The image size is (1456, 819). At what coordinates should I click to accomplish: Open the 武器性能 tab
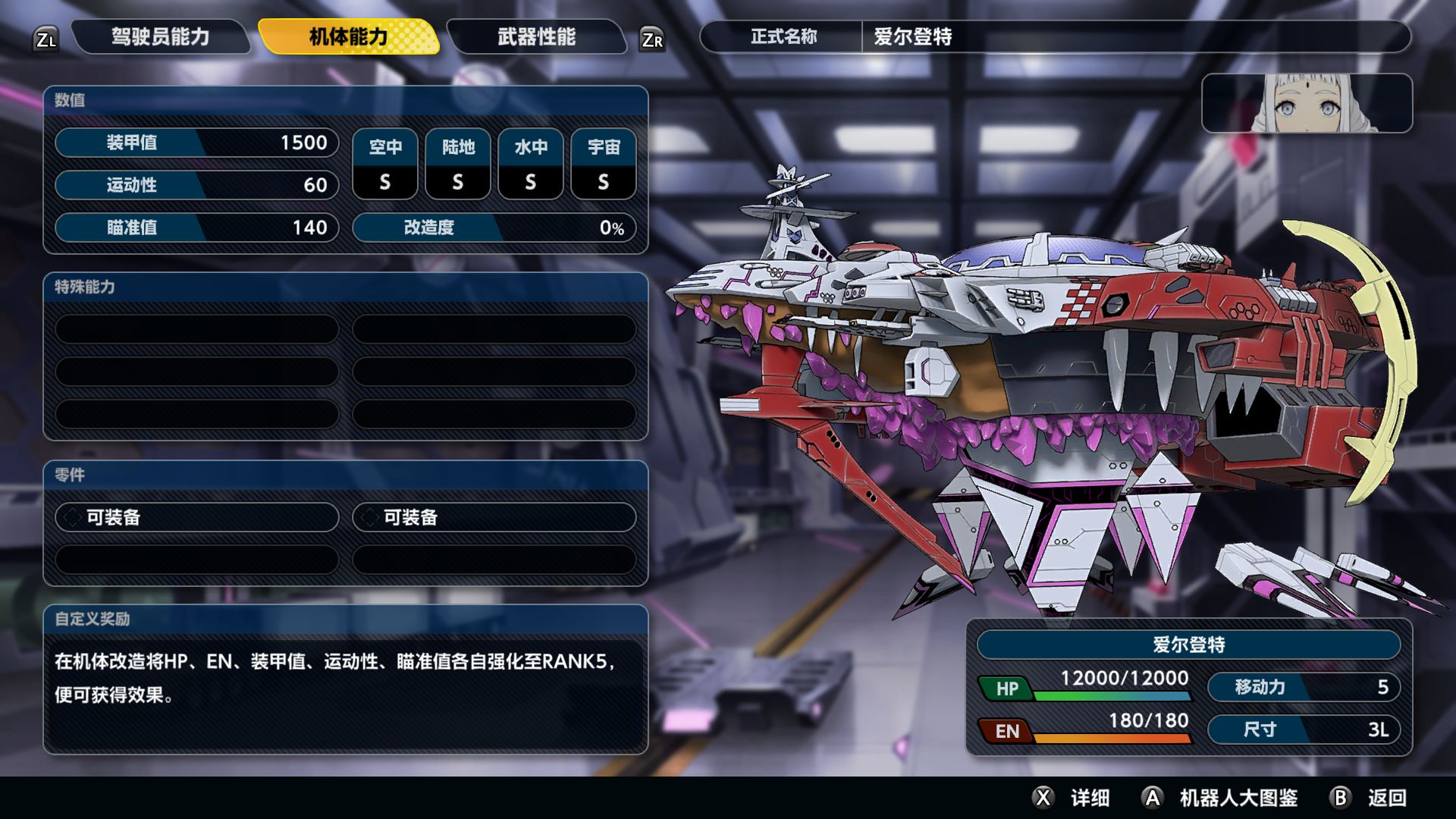tap(536, 37)
